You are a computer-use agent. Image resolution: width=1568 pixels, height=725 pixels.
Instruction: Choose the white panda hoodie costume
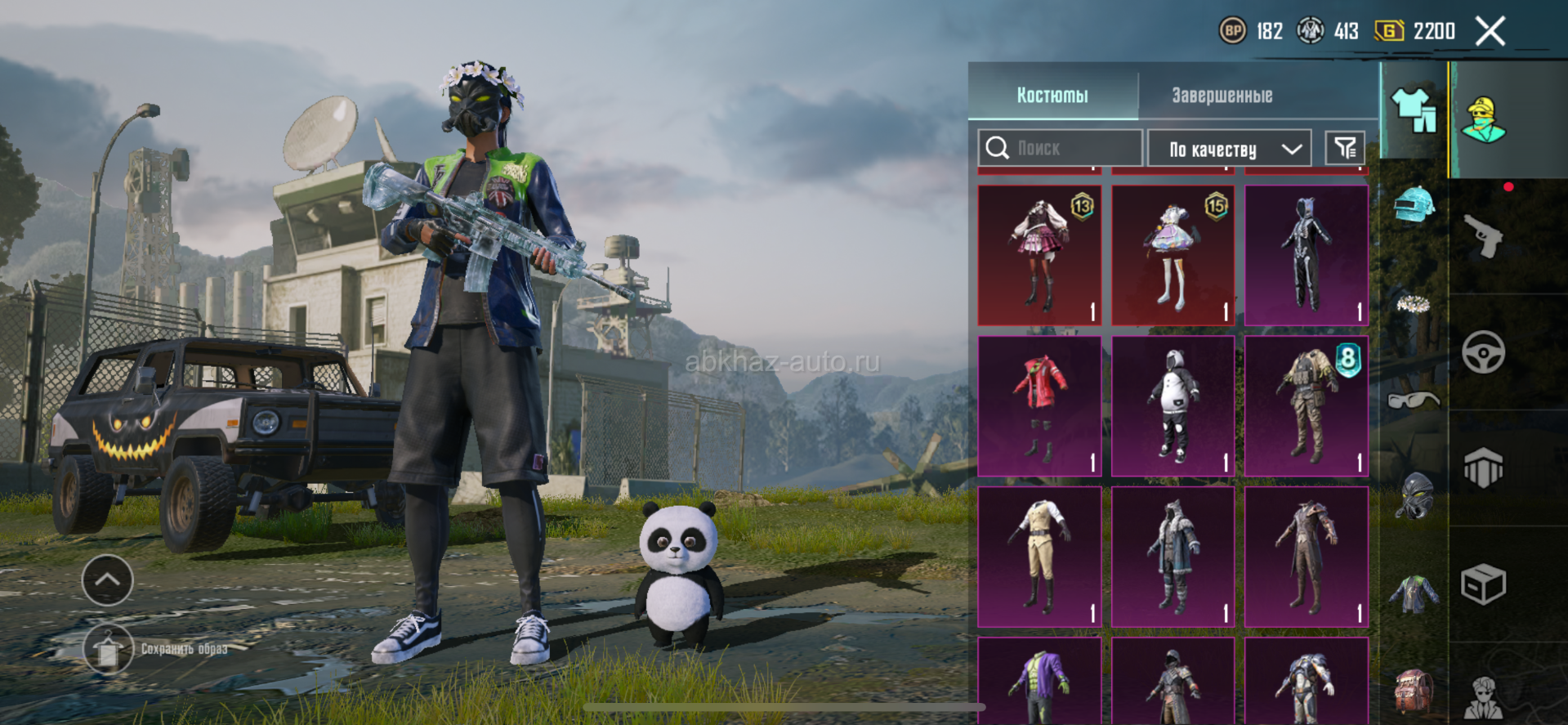tap(1173, 406)
